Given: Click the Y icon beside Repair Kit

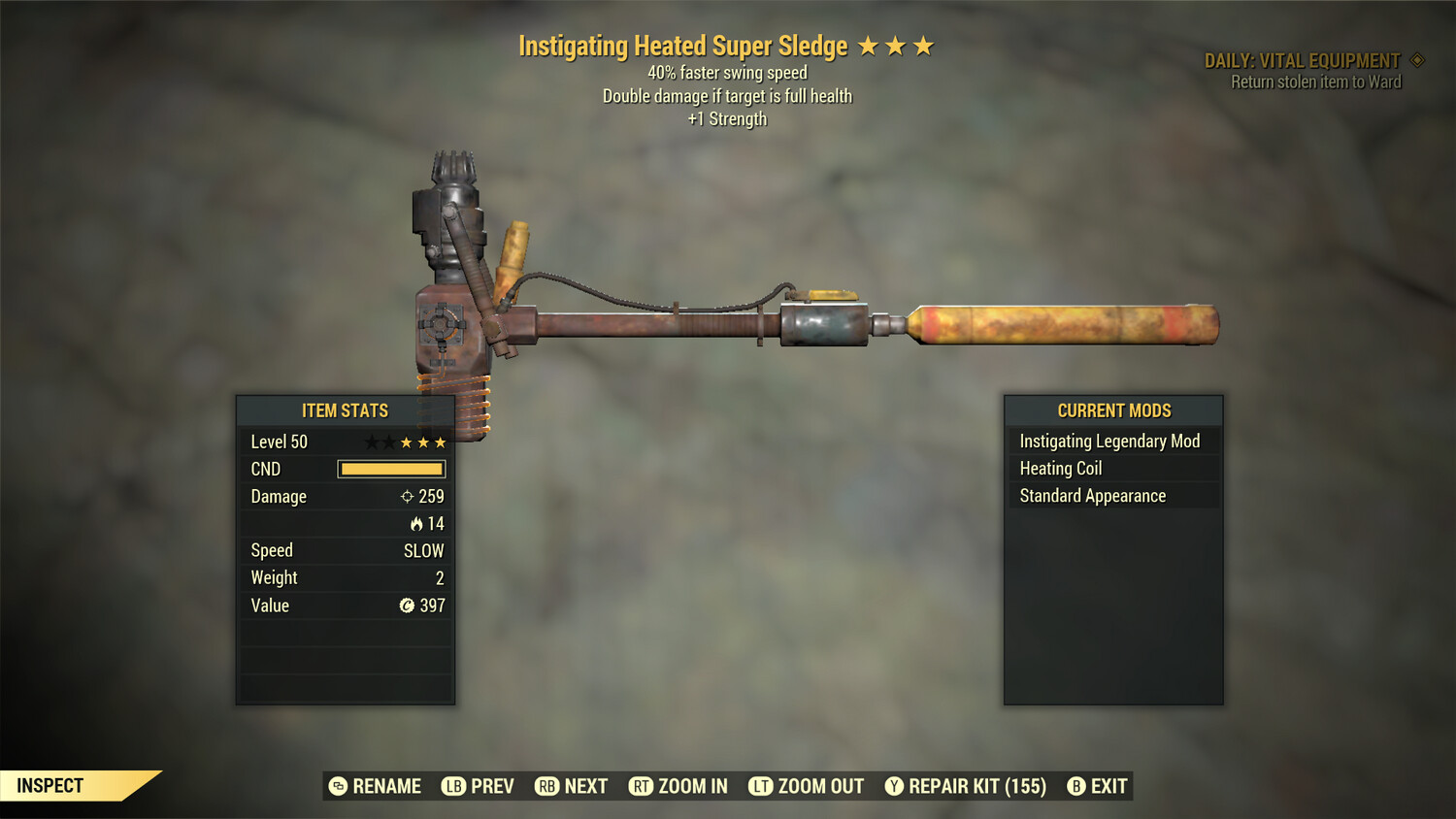Looking at the screenshot, I should pyautogui.click(x=893, y=786).
